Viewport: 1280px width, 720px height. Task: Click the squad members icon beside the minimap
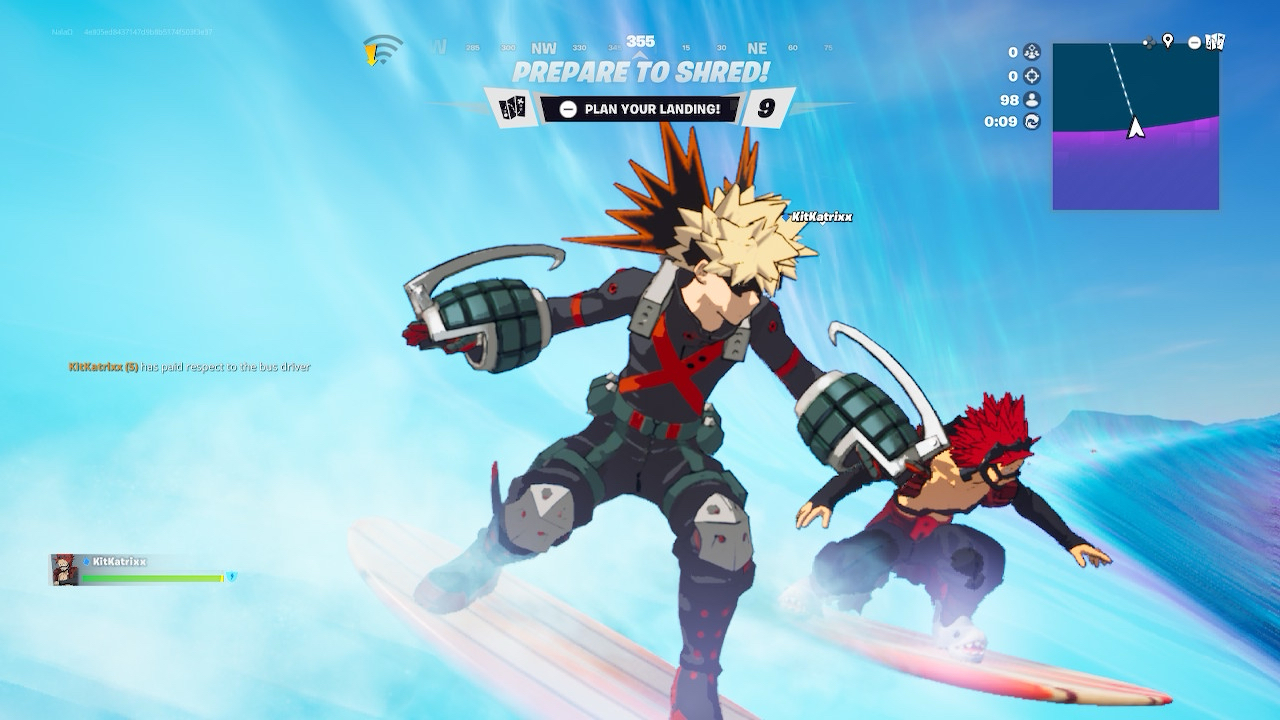pos(1032,52)
